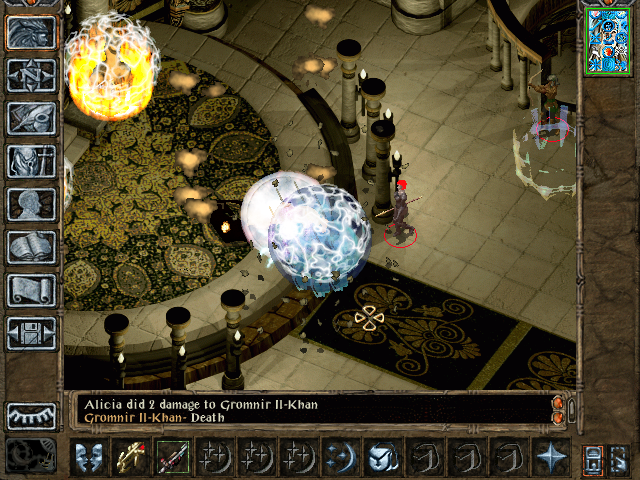This screenshot has height=480, width=640.
Task: Open the options via floppy disk button
Action: tap(31, 332)
